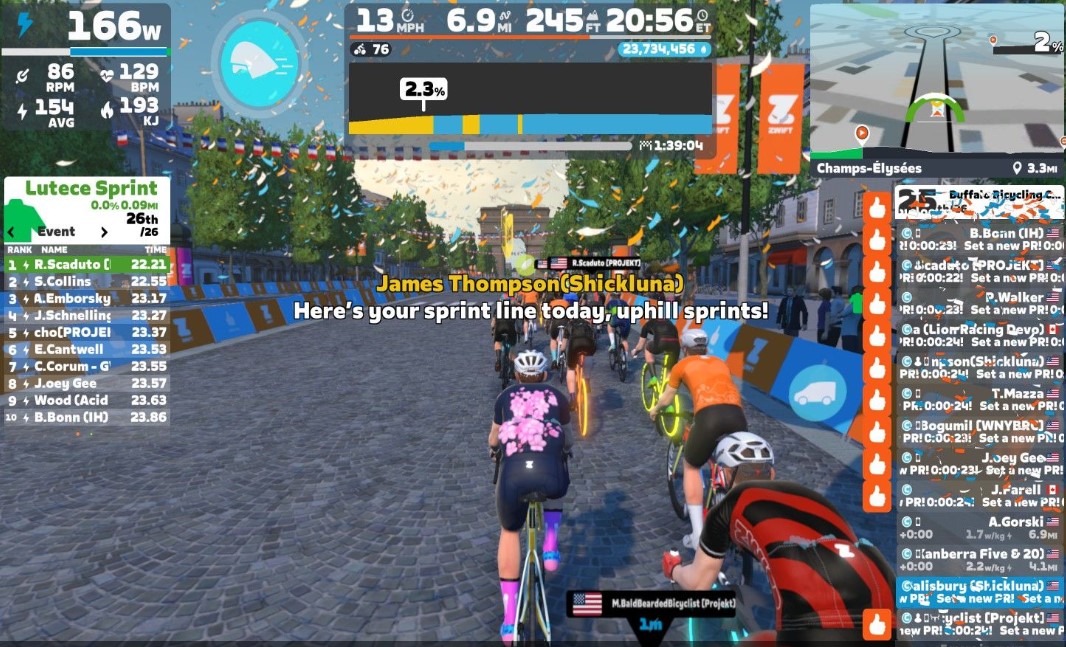Show the next sprint leaderboard
Viewport: 1066px width, 647px height.
tap(104, 232)
